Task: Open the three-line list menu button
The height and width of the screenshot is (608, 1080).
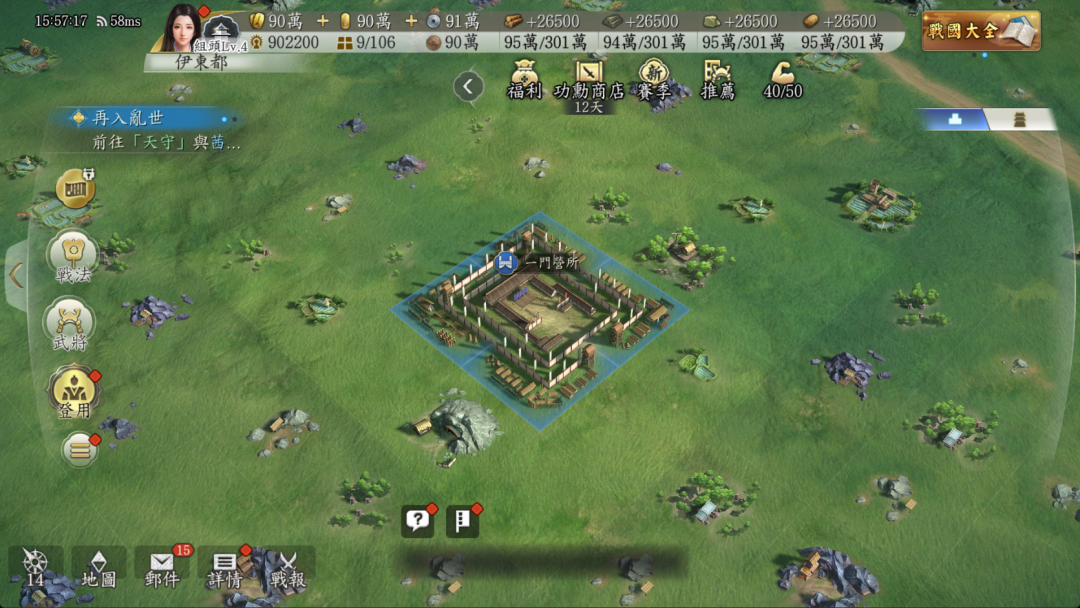Action: (80, 450)
